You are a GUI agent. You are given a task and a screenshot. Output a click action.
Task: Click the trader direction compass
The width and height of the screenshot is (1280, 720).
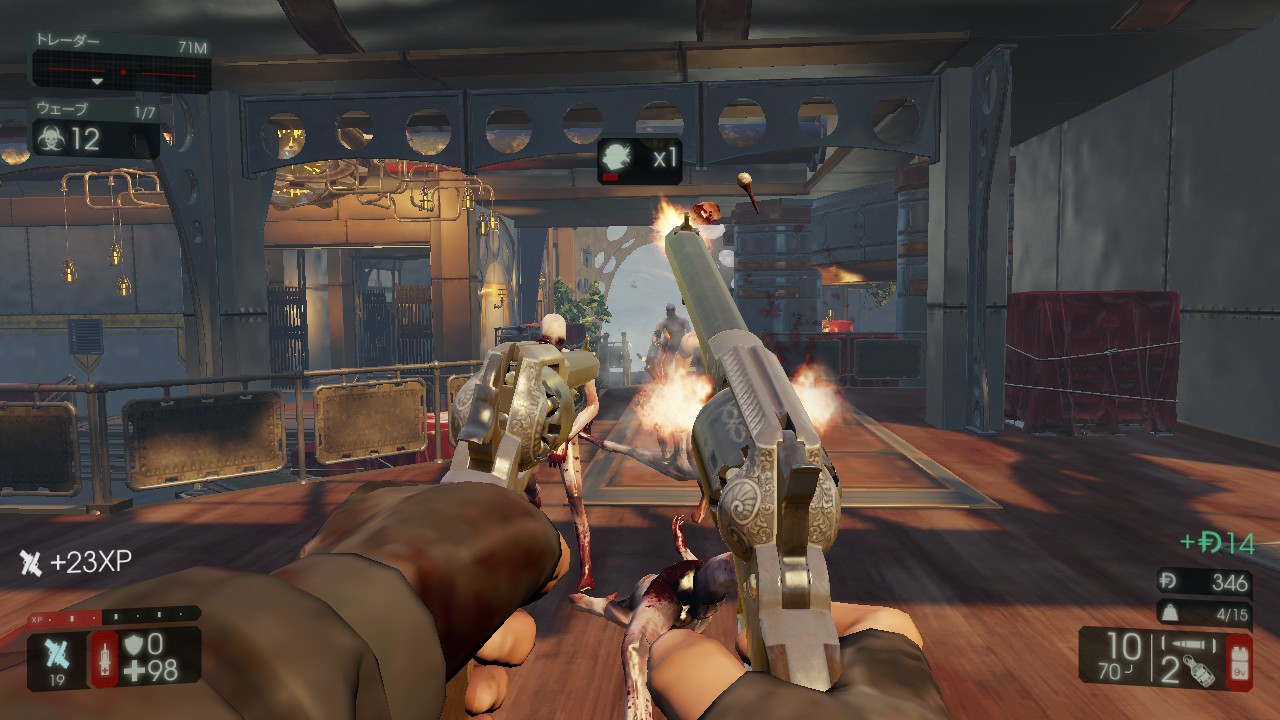pos(121,72)
